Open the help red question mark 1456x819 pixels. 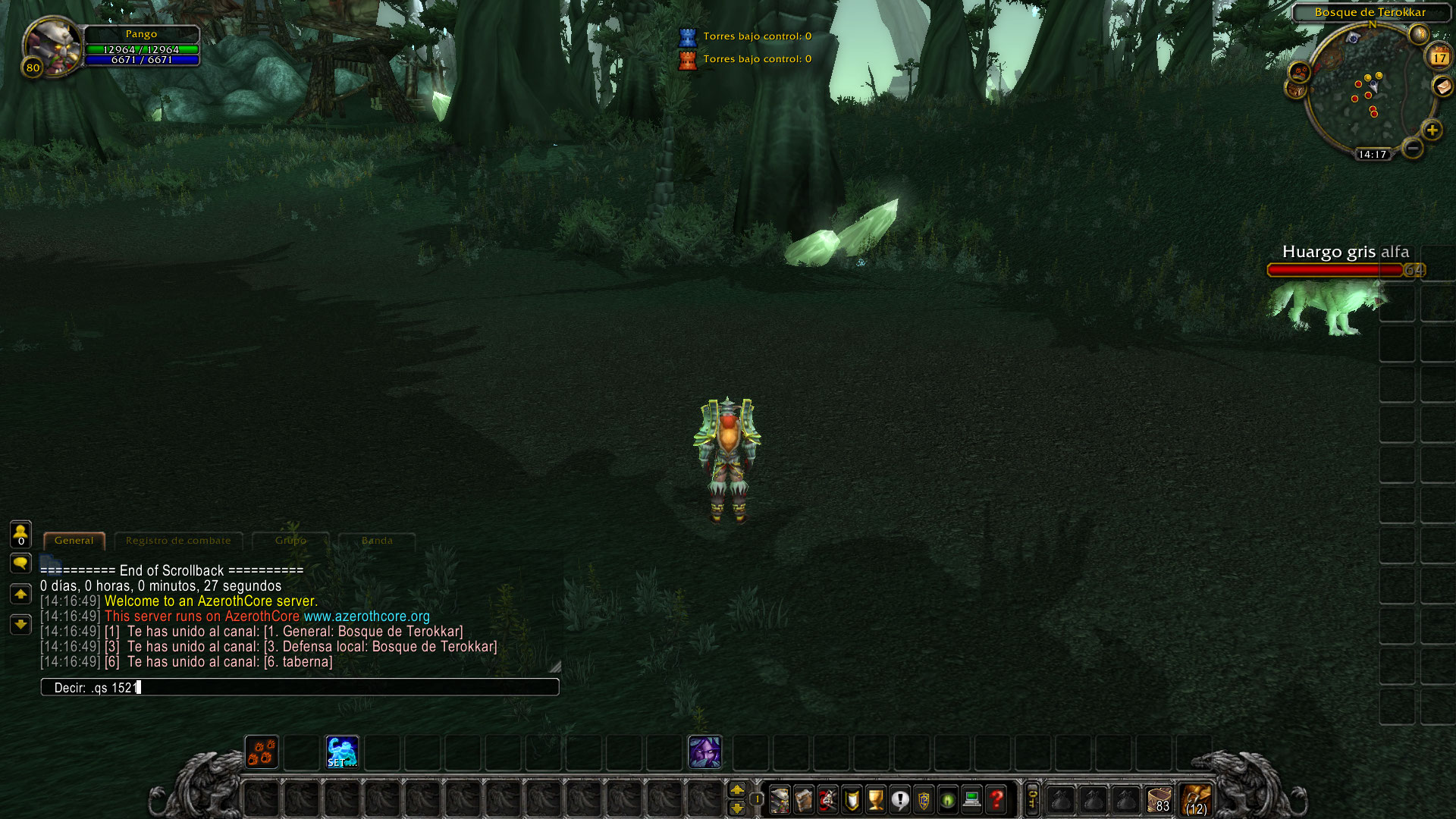996,800
